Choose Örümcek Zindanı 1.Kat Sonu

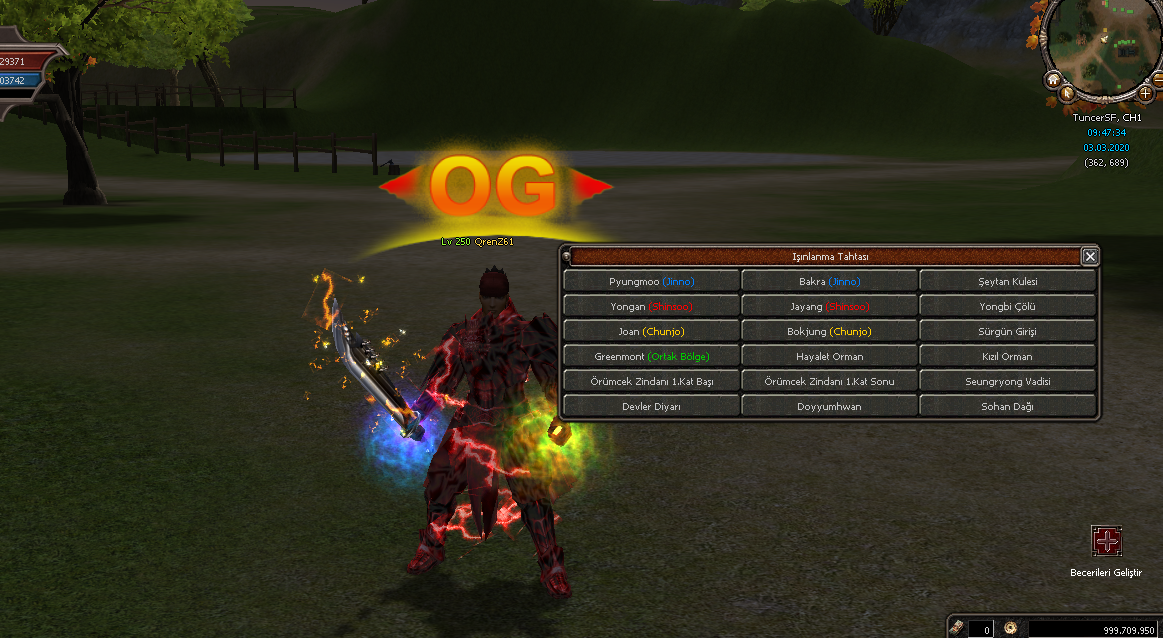829,381
